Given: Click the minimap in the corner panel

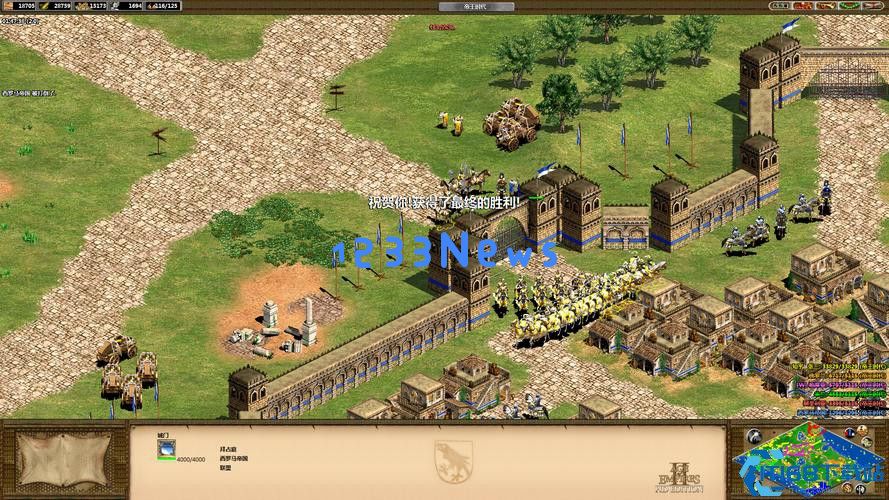Looking at the screenshot, I should [808, 459].
